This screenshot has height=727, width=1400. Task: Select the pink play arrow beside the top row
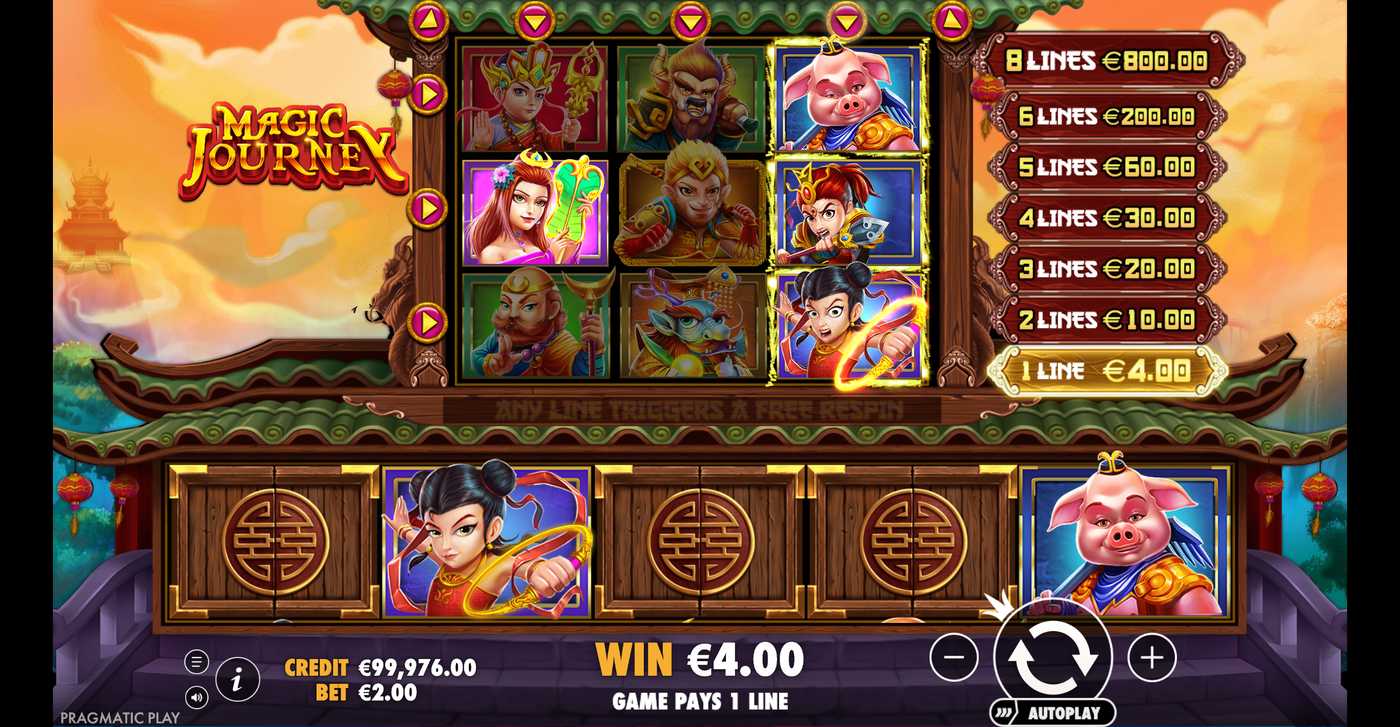(x=428, y=96)
